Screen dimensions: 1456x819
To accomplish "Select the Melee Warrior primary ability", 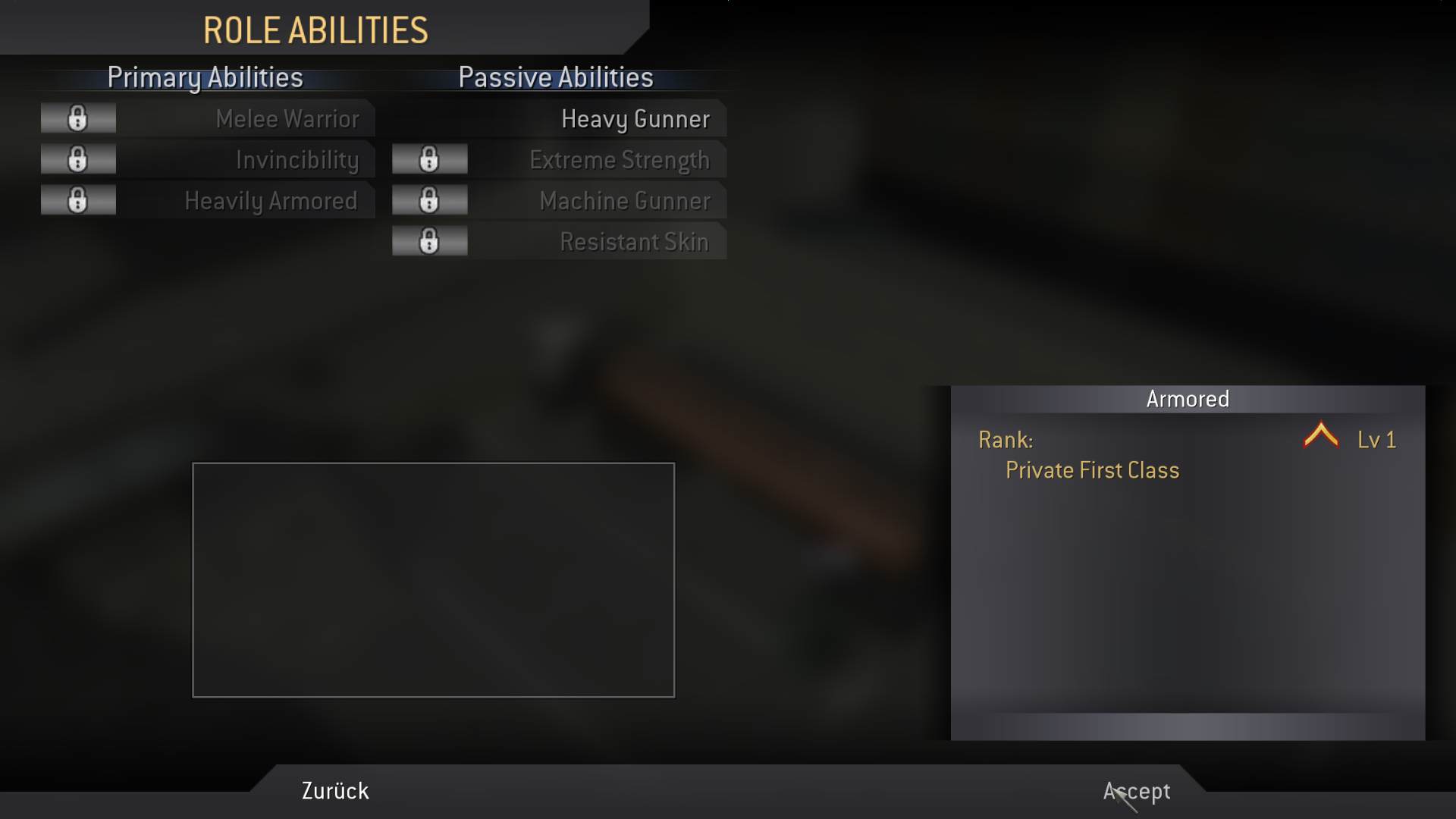I will [x=287, y=119].
